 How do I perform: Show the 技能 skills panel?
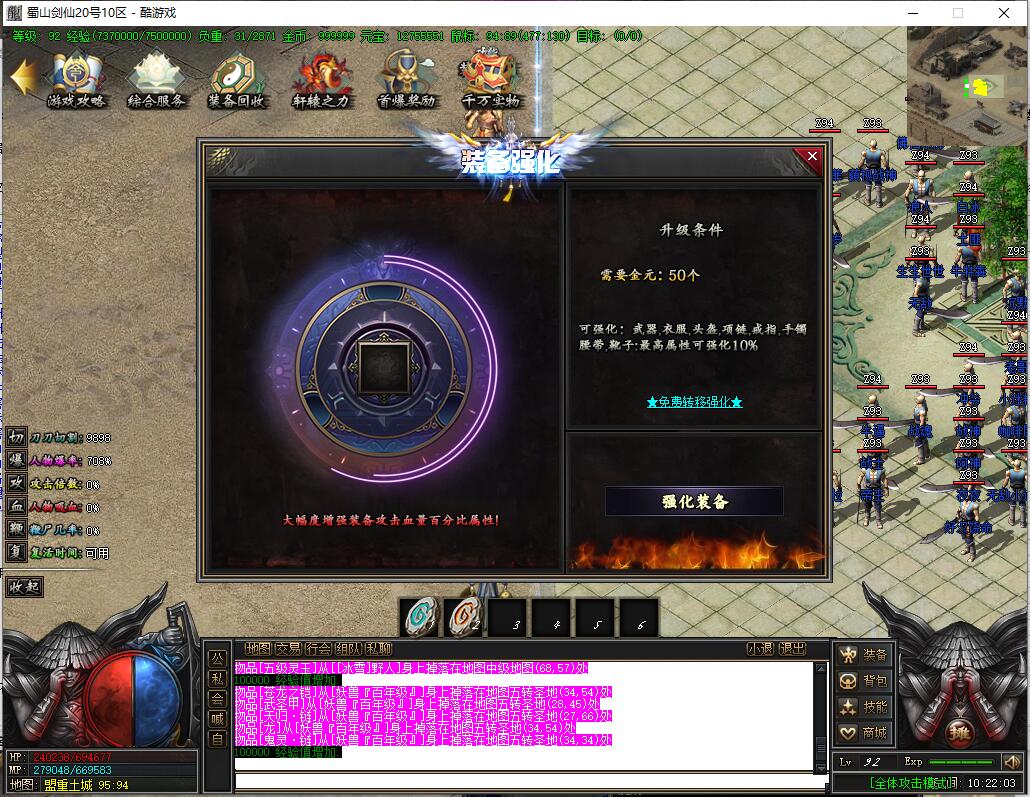click(x=865, y=707)
